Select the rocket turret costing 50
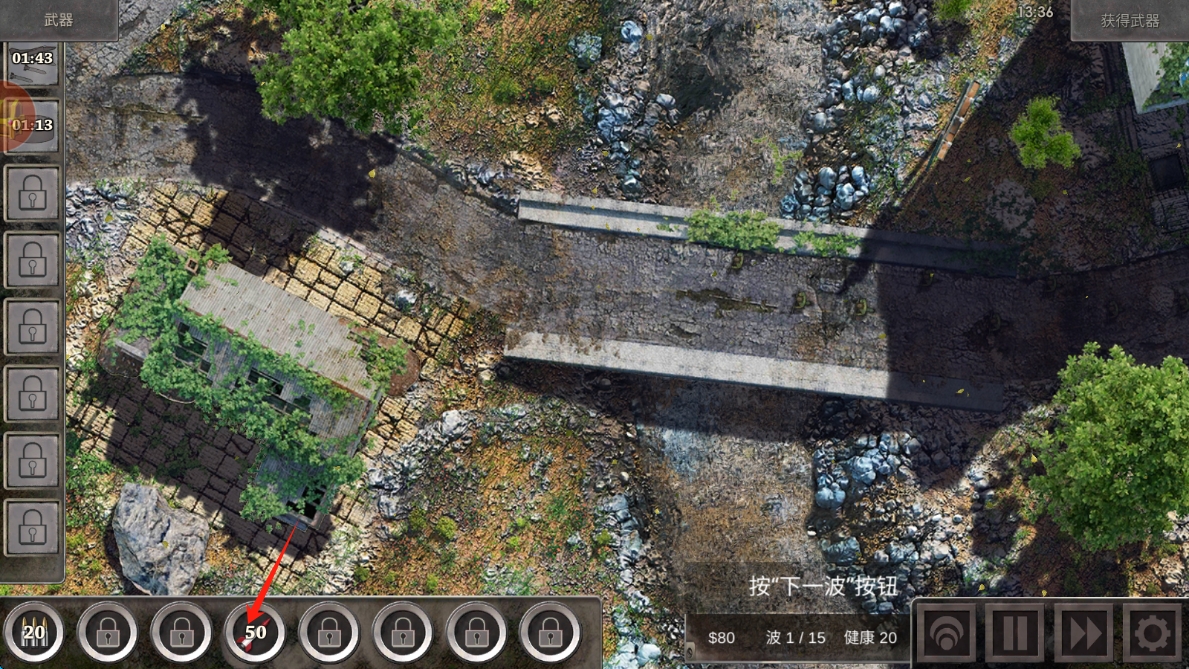Screen dimensions: 1189x669 [x=255, y=632]
